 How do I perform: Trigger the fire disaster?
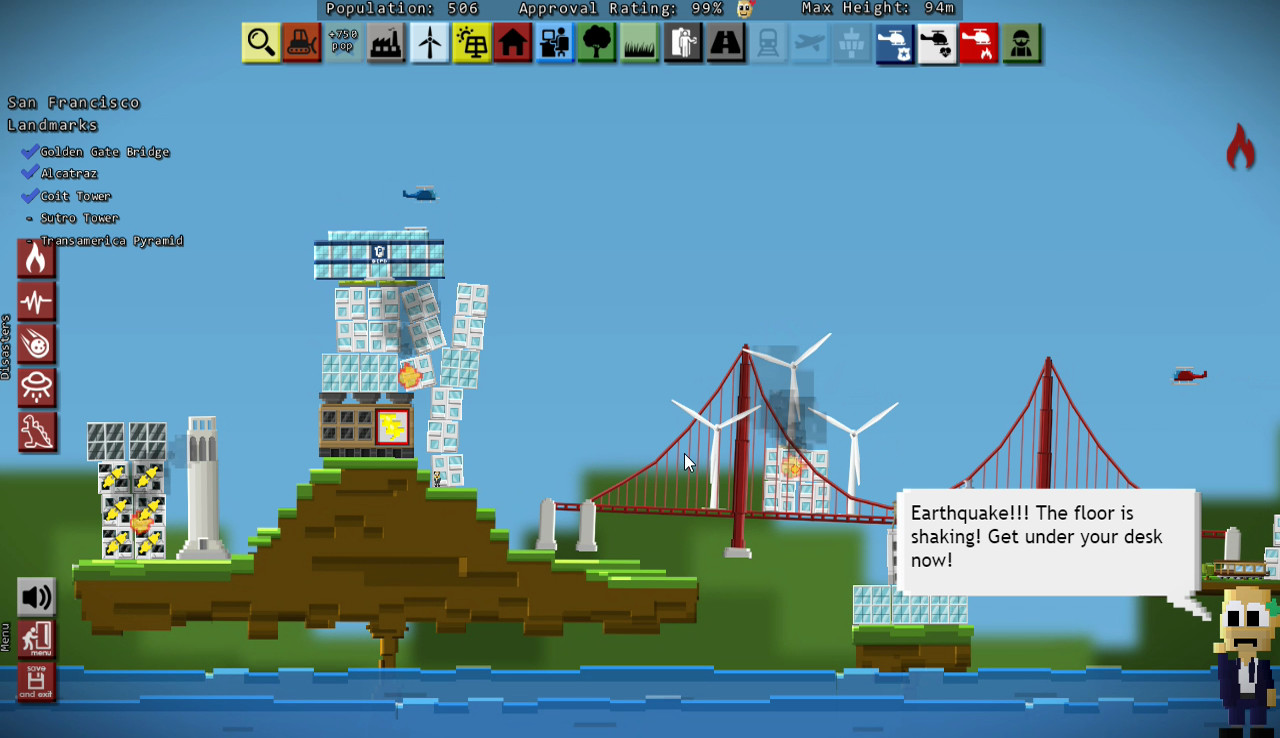coord(37,258)
